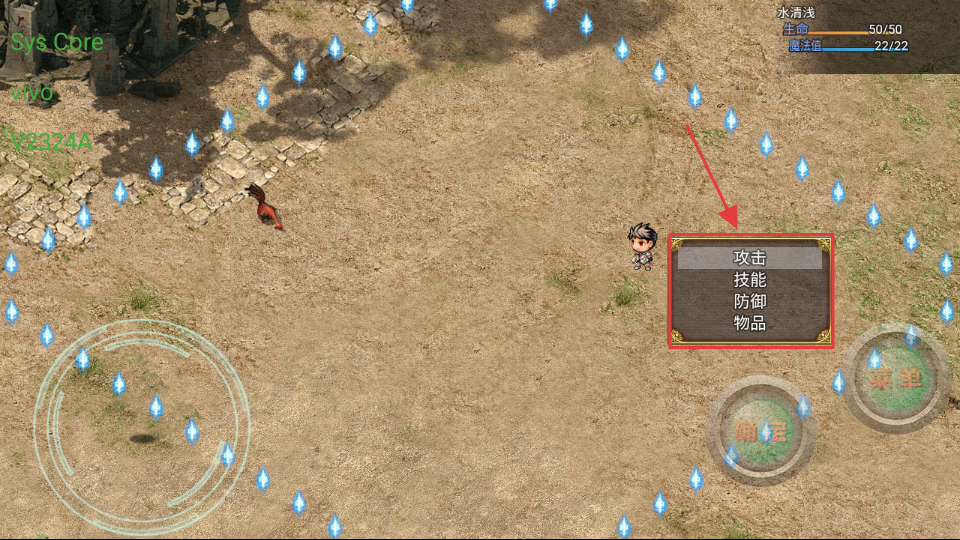The image size is (960, 540).
Task: Open 物品 items from battle menu
Action: tap(750, 323)
